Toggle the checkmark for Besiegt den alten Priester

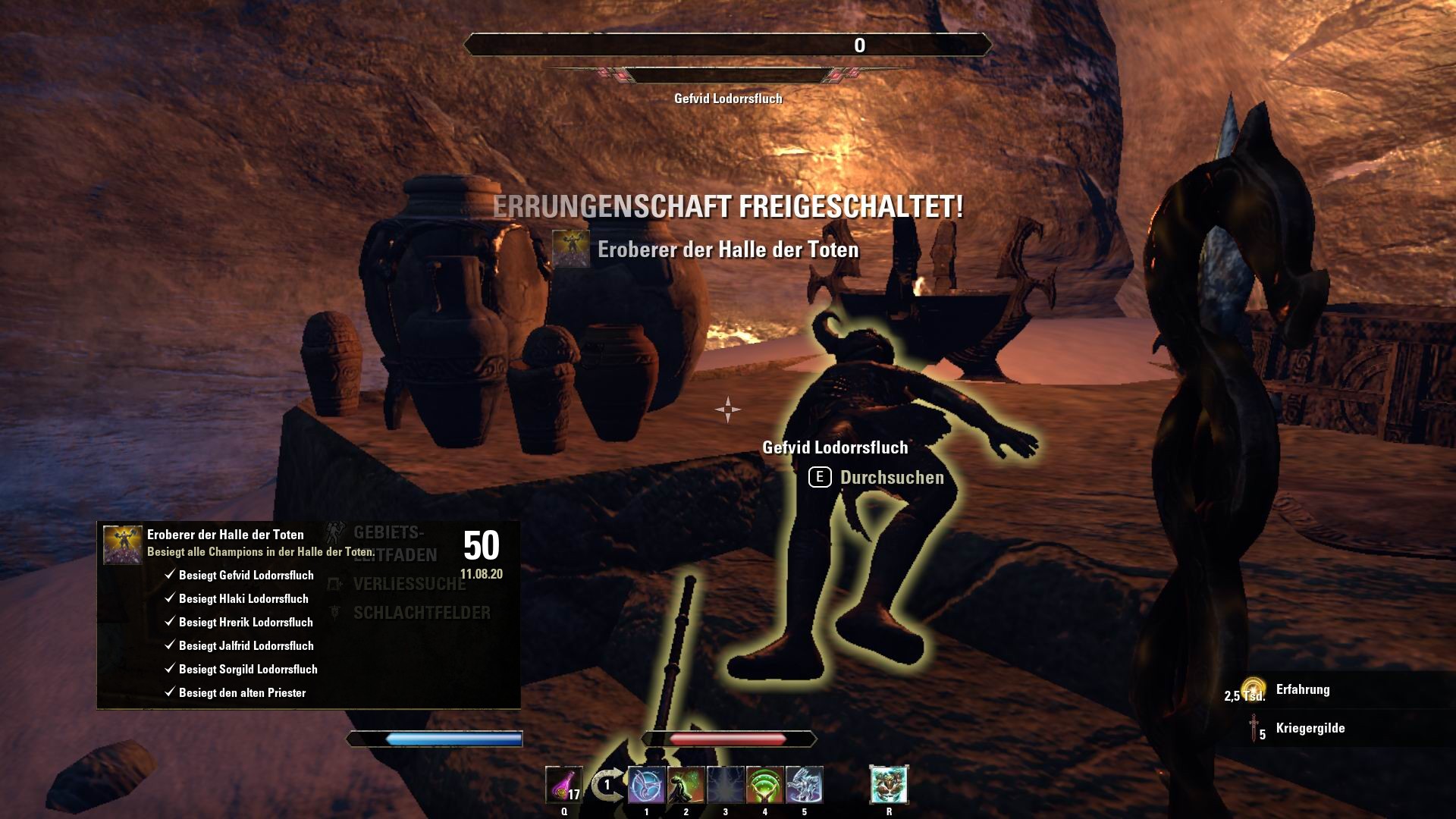pos(168,692)
